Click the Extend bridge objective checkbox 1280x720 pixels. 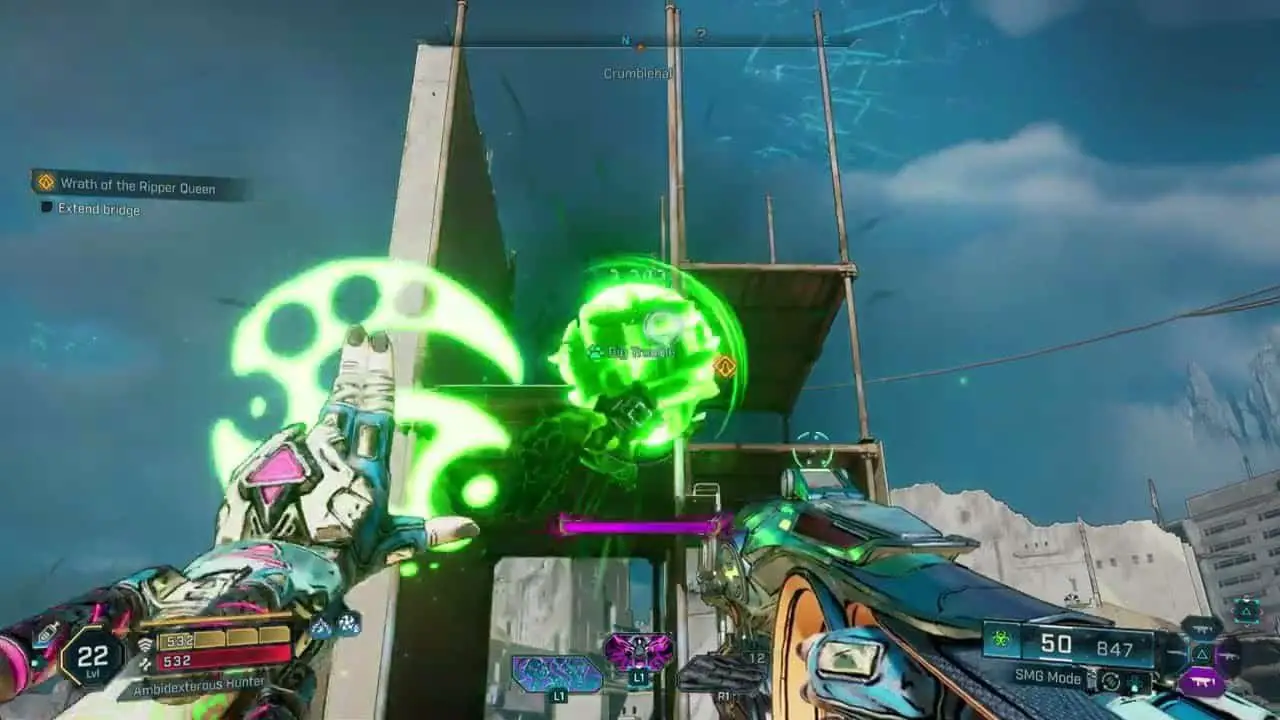pos(46,209)
